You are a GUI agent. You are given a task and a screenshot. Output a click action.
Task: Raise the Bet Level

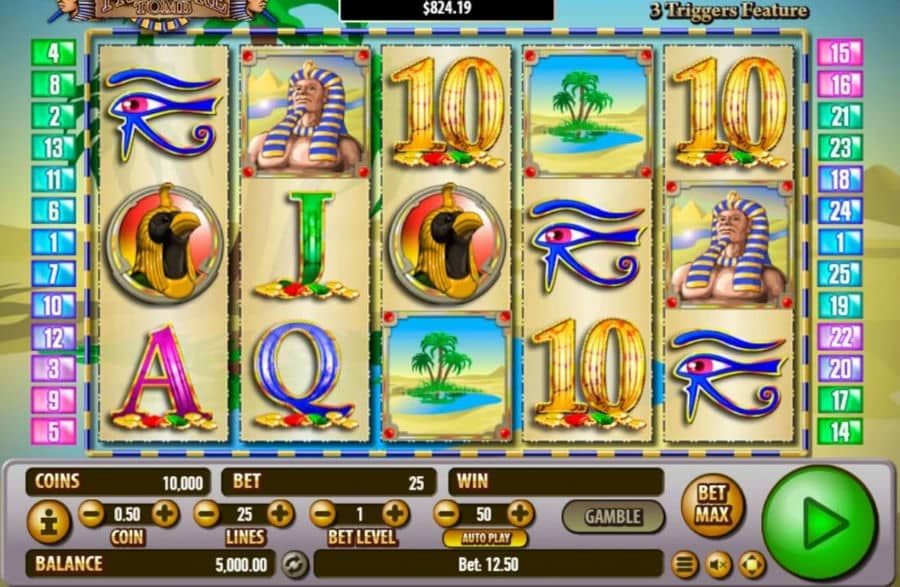395,515
